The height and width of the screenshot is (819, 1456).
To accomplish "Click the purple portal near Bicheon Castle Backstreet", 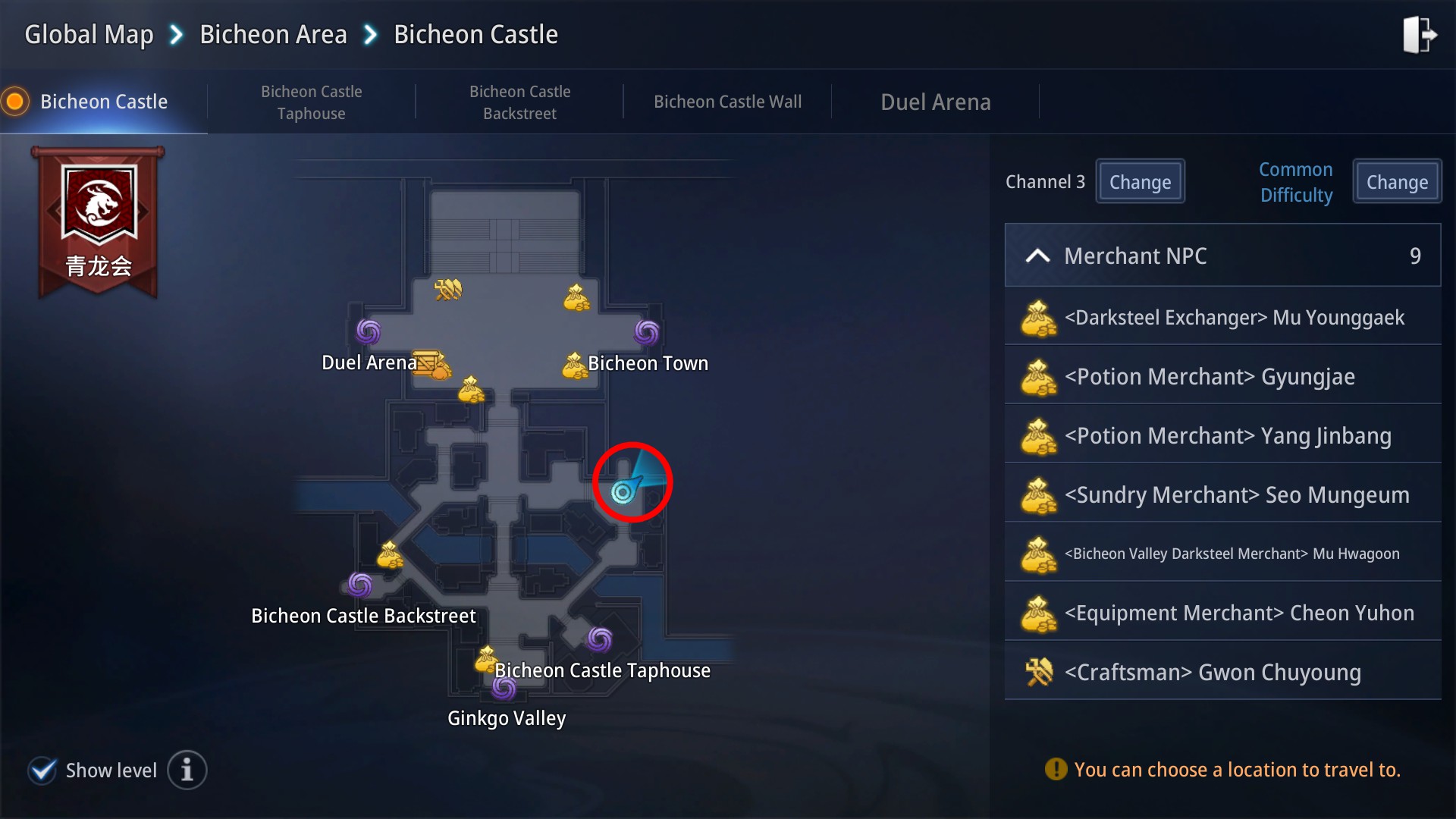I will tap(362, 584).
